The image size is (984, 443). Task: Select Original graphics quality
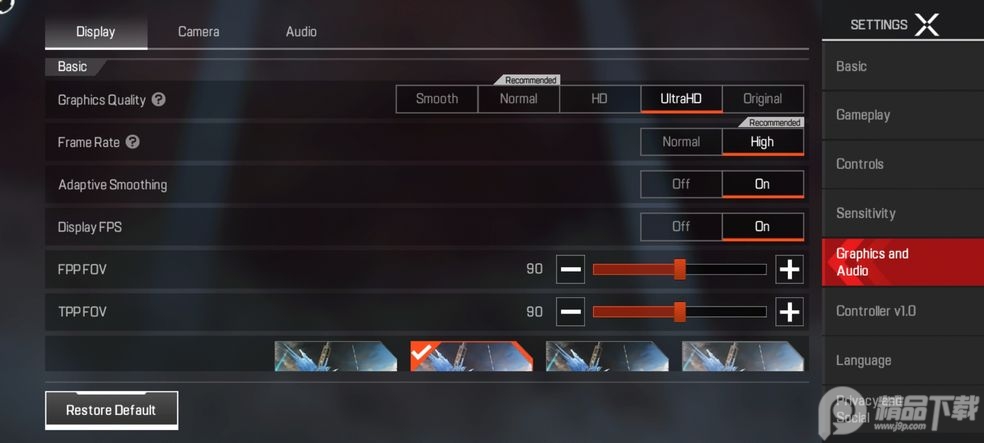click(762, 99)
